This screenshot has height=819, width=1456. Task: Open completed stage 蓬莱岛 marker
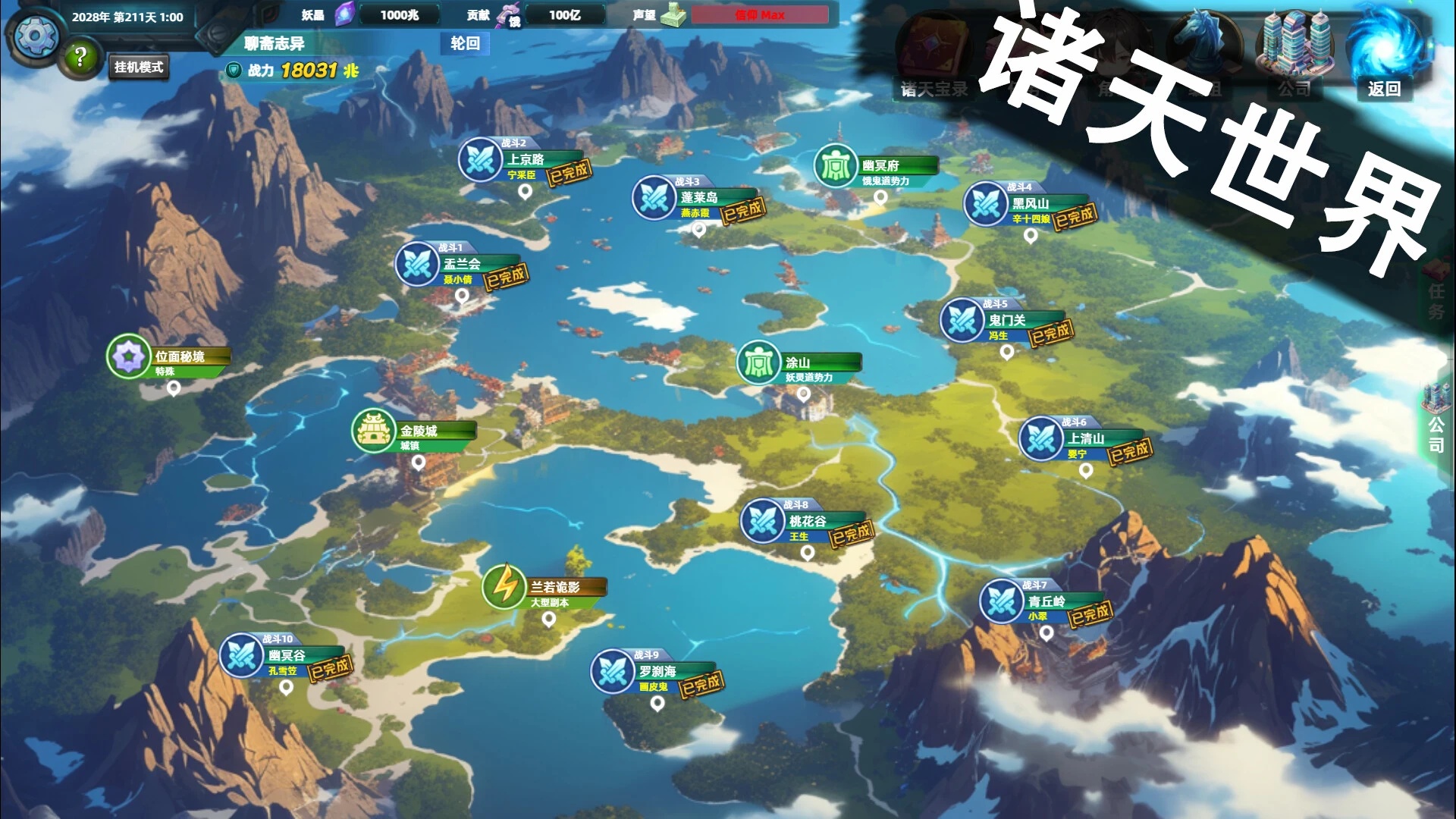(x=654, y=197)
